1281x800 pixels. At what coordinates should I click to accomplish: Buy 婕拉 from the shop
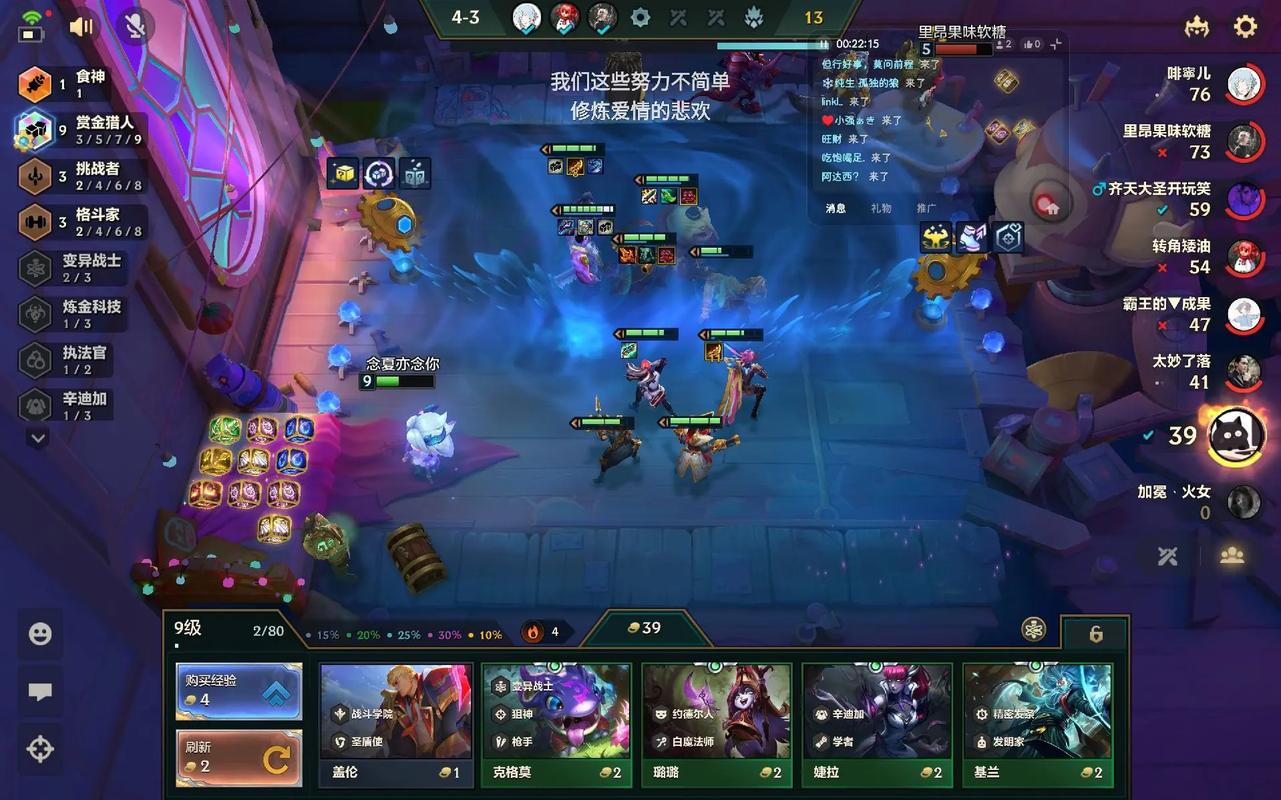[876, 724]
